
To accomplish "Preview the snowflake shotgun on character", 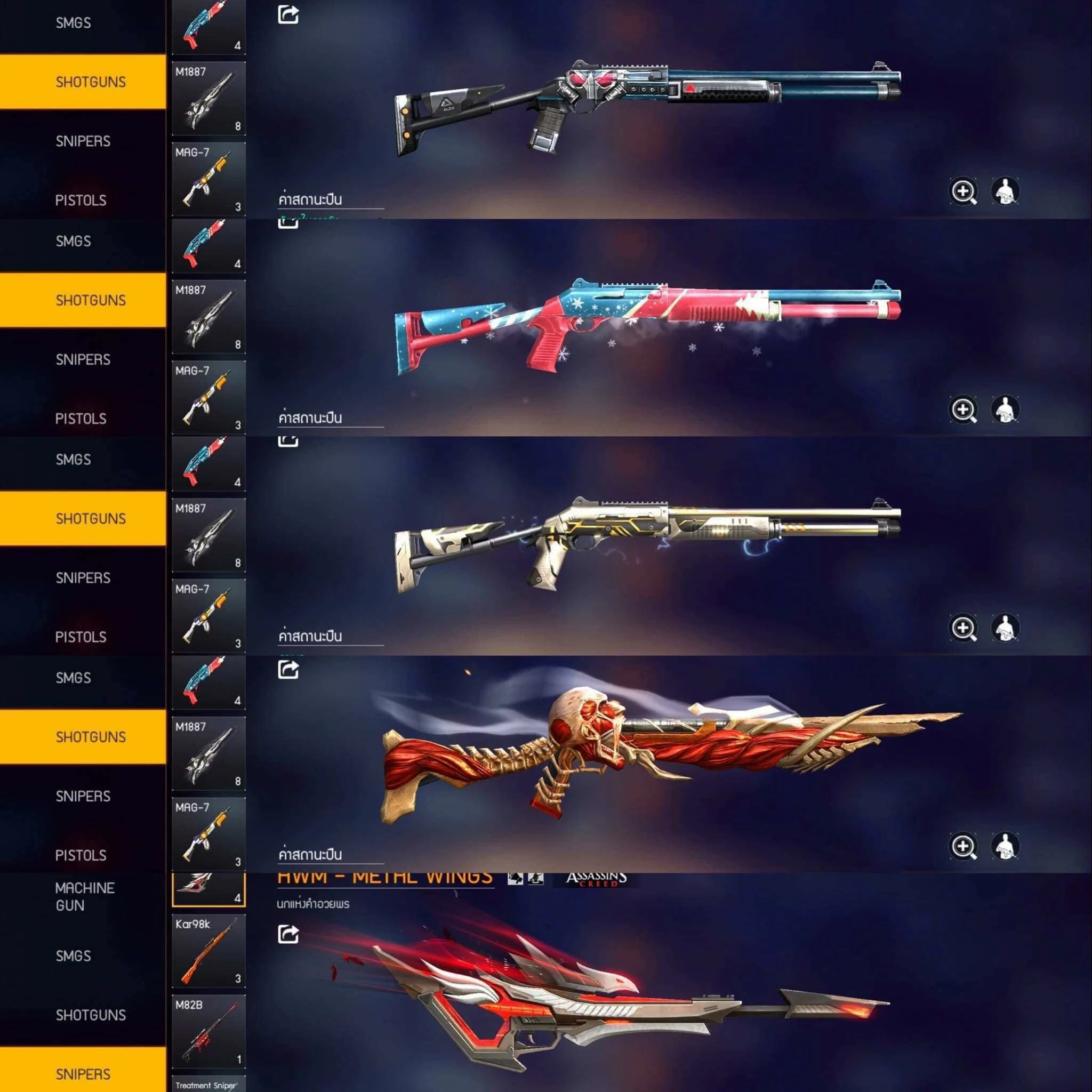I will click(x=1005, y=410).
